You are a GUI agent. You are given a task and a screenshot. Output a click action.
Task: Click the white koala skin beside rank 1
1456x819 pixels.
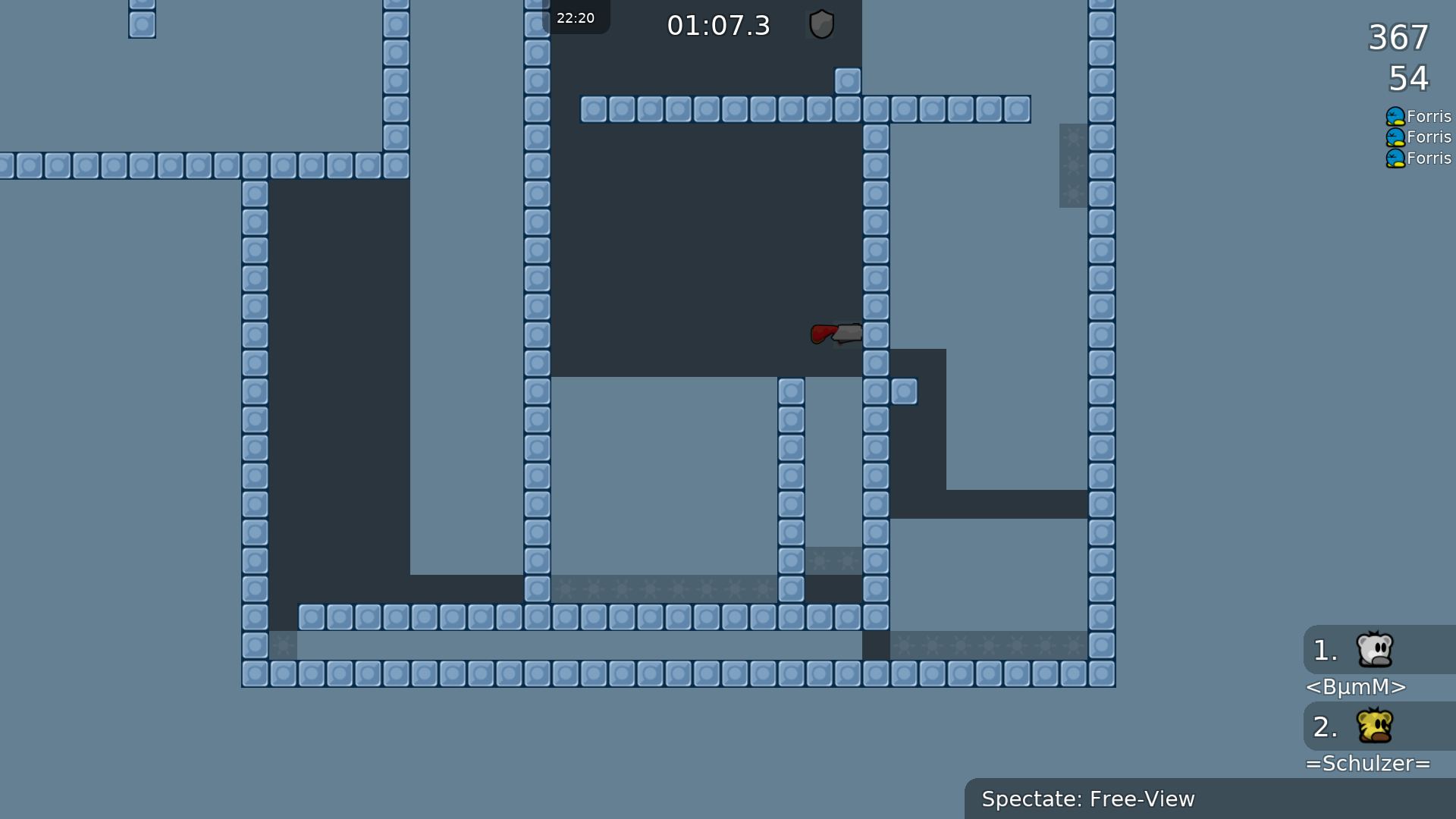pos(1374,651)
